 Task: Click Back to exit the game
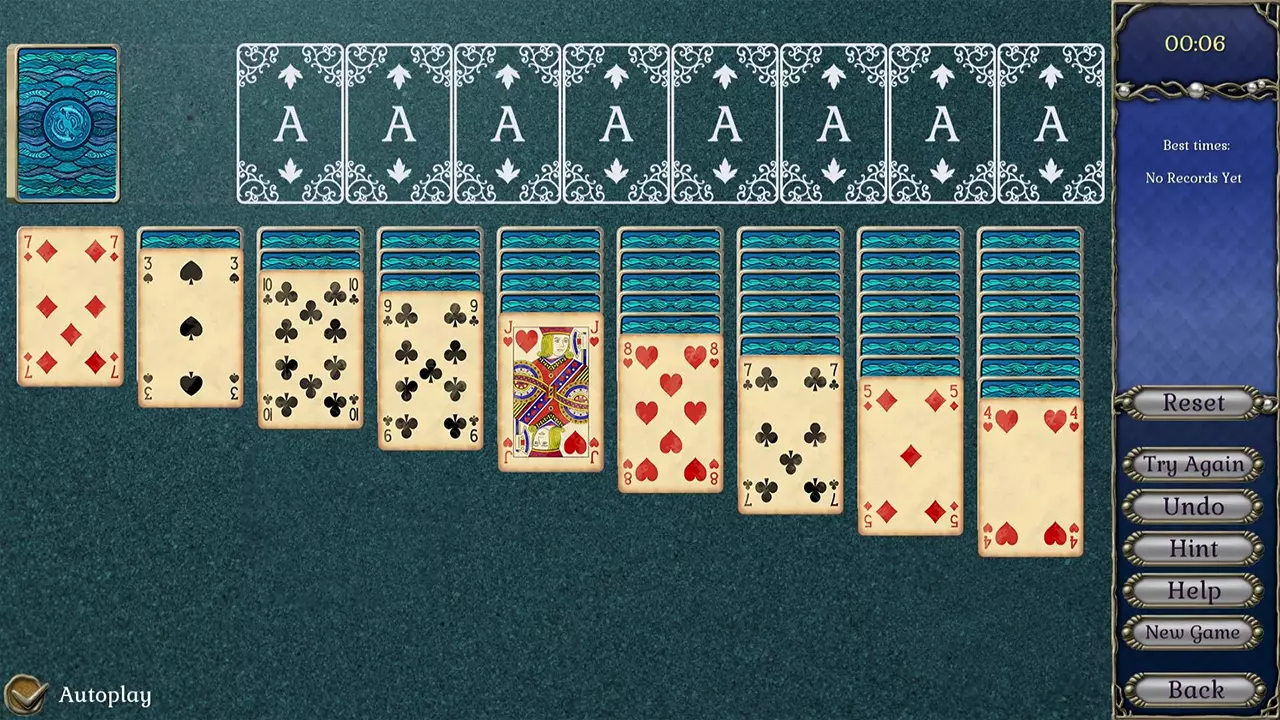click(x=1194, y=689)
